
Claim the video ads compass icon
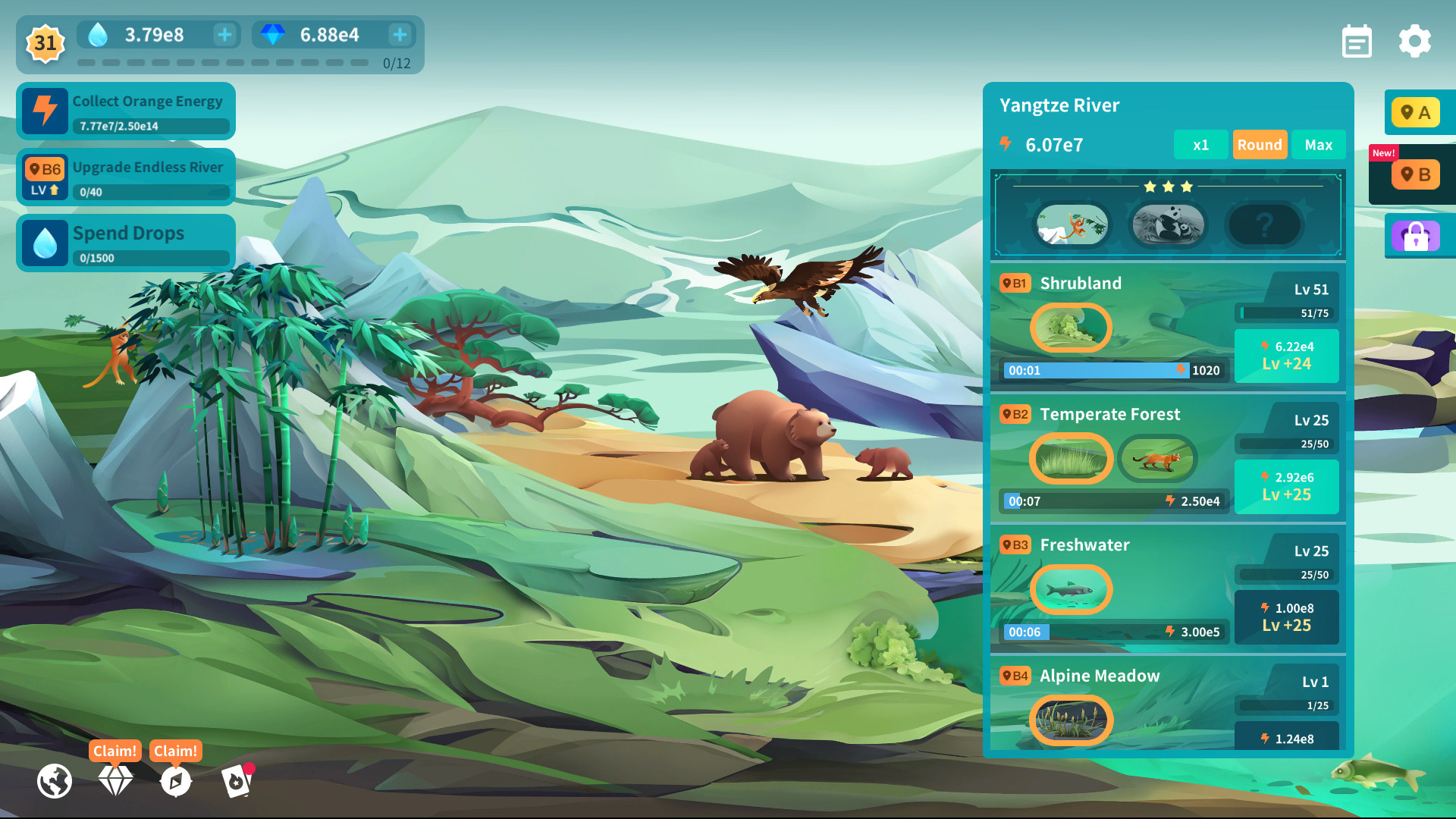pyautogui.click(x=175, y=781)
